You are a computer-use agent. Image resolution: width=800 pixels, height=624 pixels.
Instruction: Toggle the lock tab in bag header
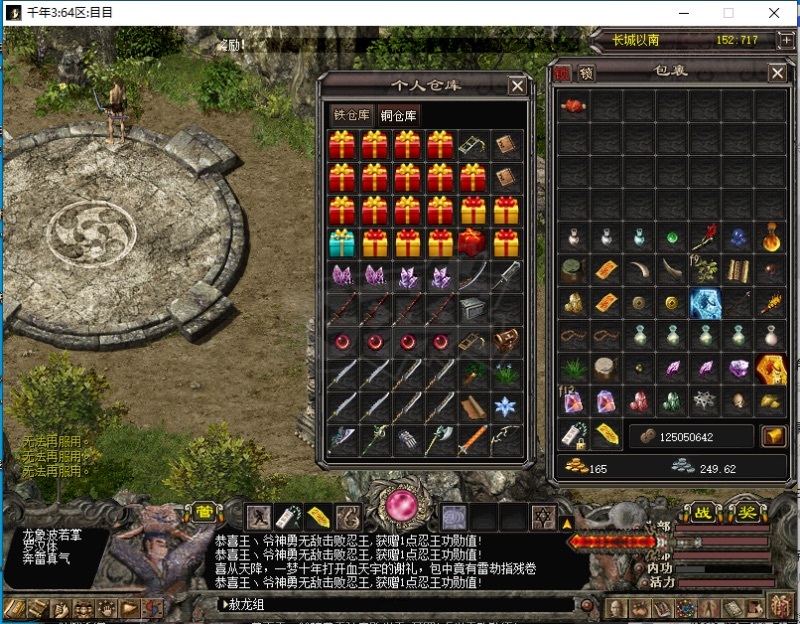coord(587,73)
